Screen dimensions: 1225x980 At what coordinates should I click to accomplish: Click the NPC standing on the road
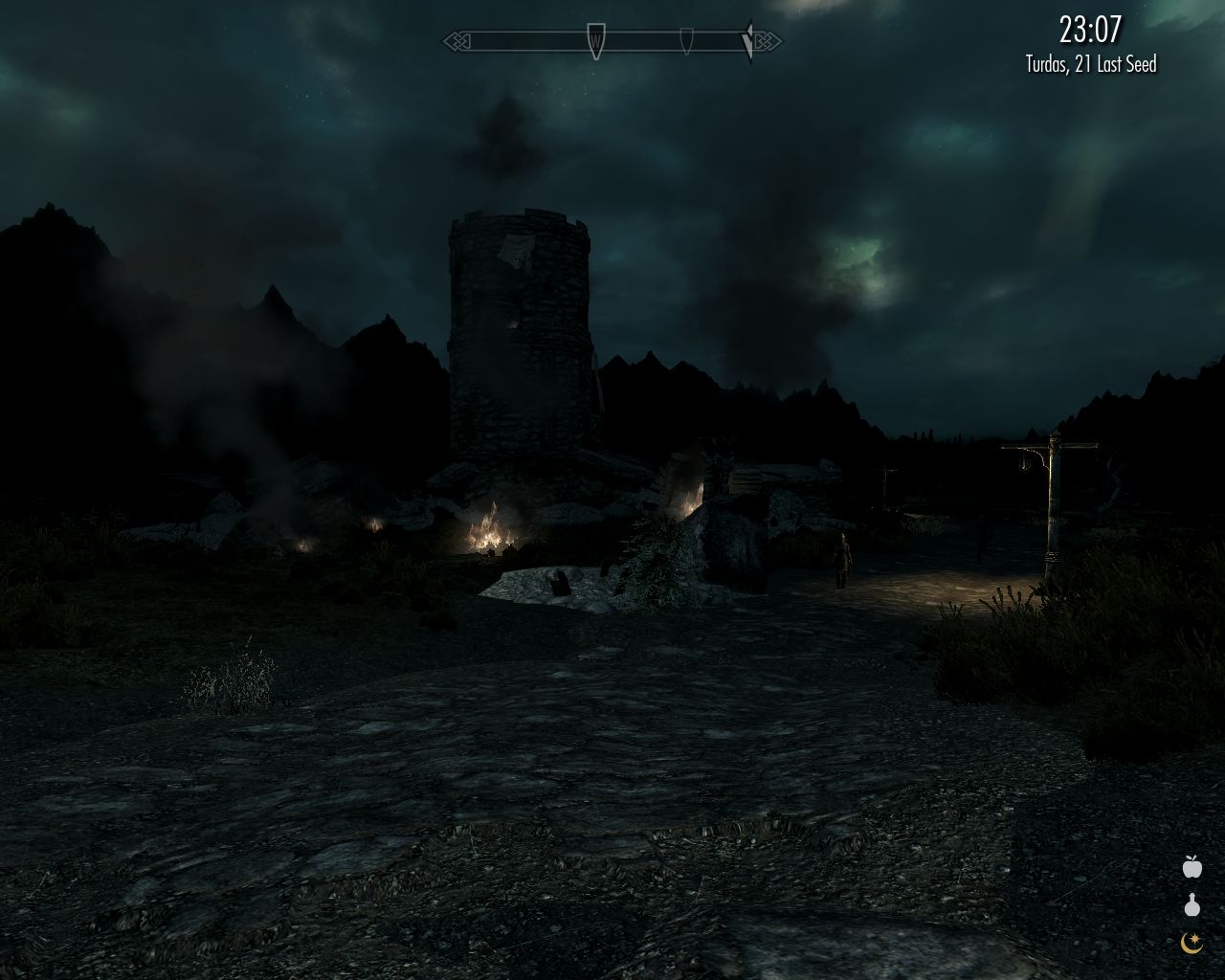(x=842, y=560)
